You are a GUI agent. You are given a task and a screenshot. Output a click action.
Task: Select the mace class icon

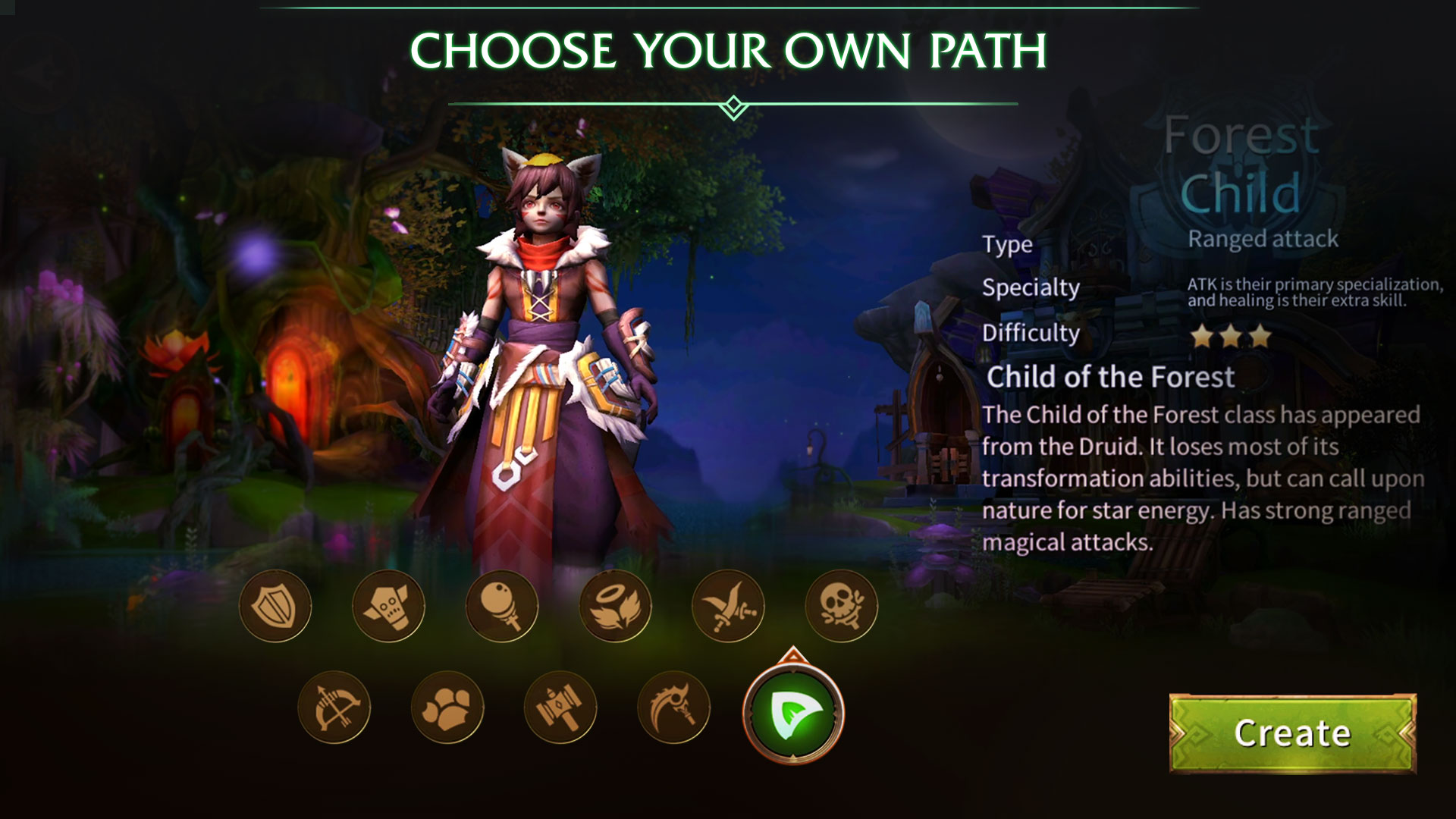pos(501,605)
